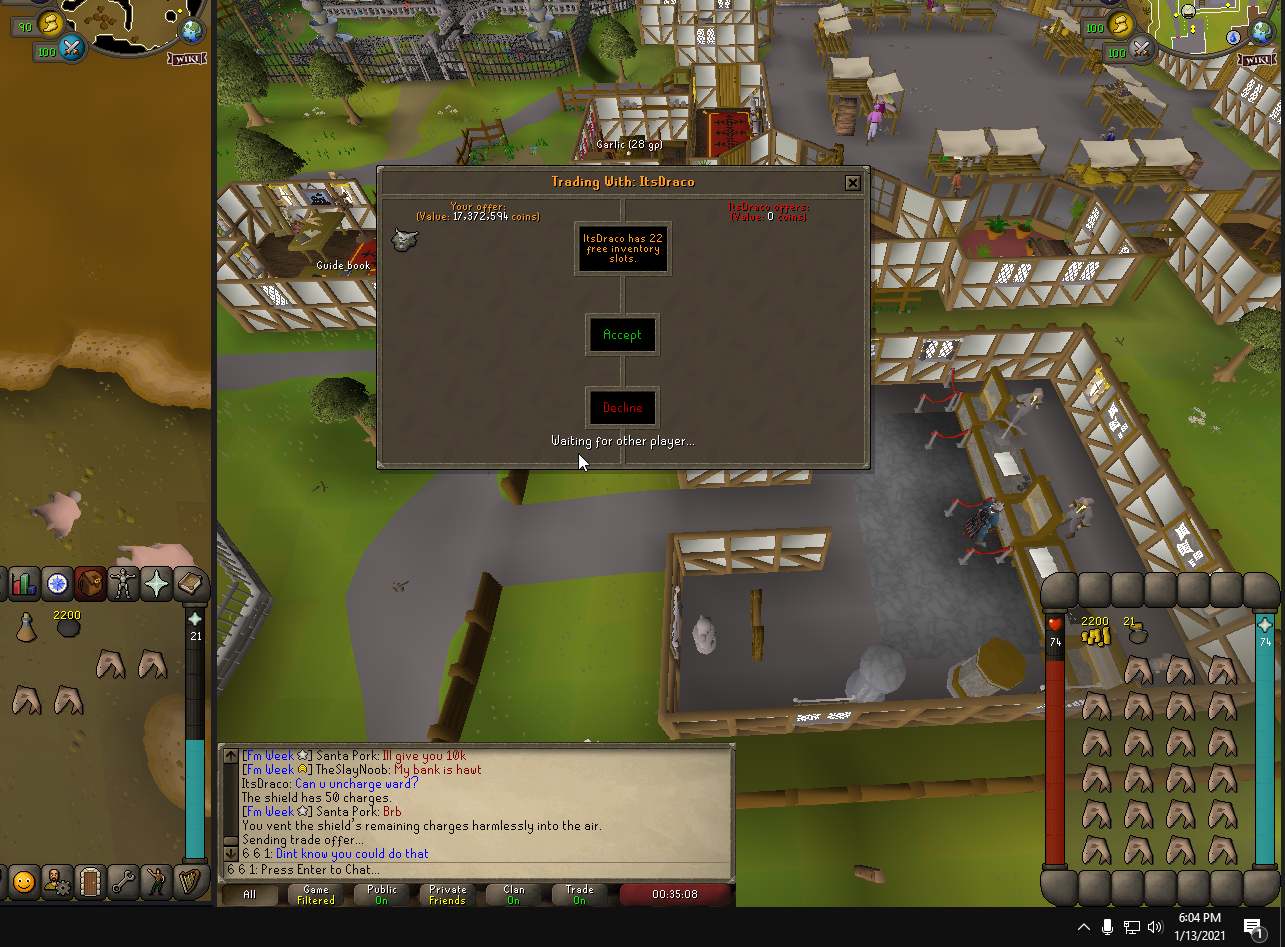Decline the trade offer
1285x947 pixels.
pyautogui.click(x=622, y=408)
